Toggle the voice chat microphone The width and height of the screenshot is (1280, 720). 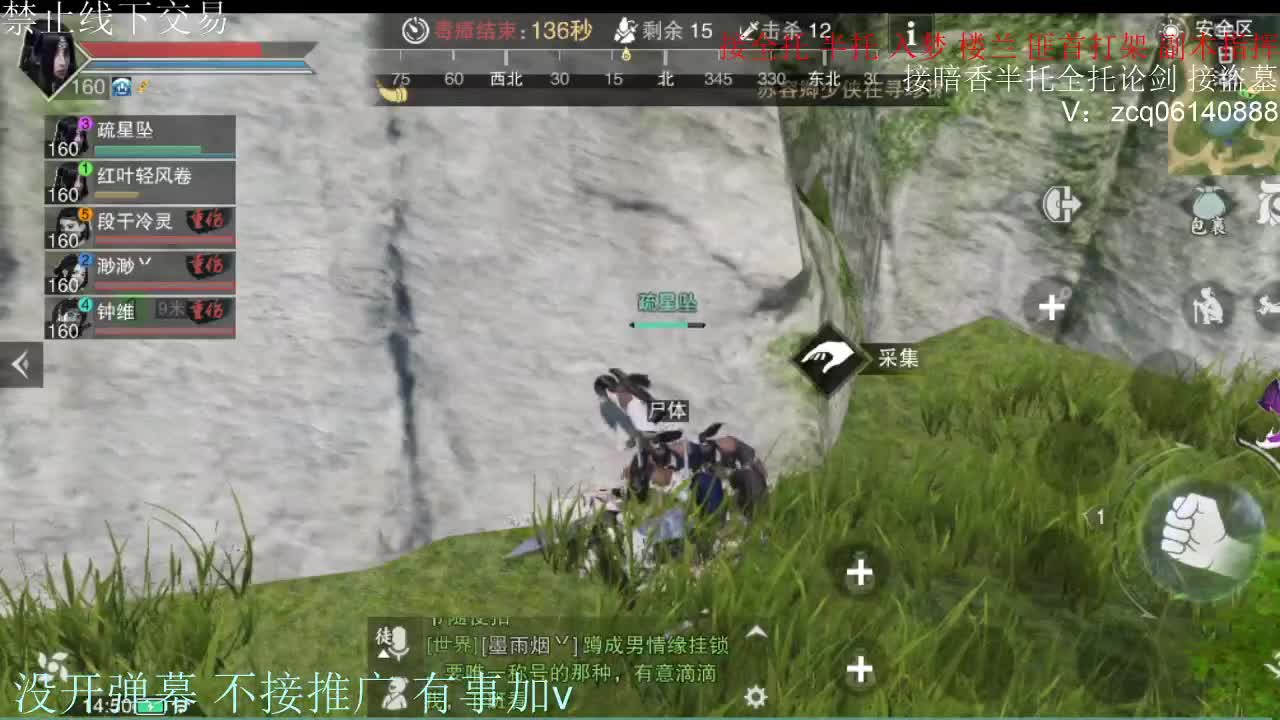pyautogui.click(x=399, y=640)
